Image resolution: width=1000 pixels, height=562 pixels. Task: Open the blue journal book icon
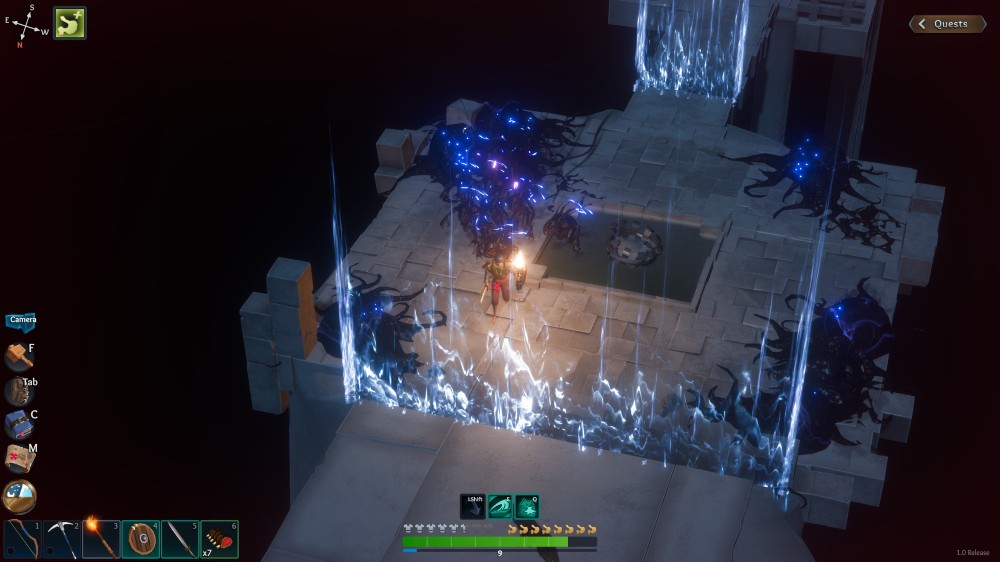coord(18,425)
